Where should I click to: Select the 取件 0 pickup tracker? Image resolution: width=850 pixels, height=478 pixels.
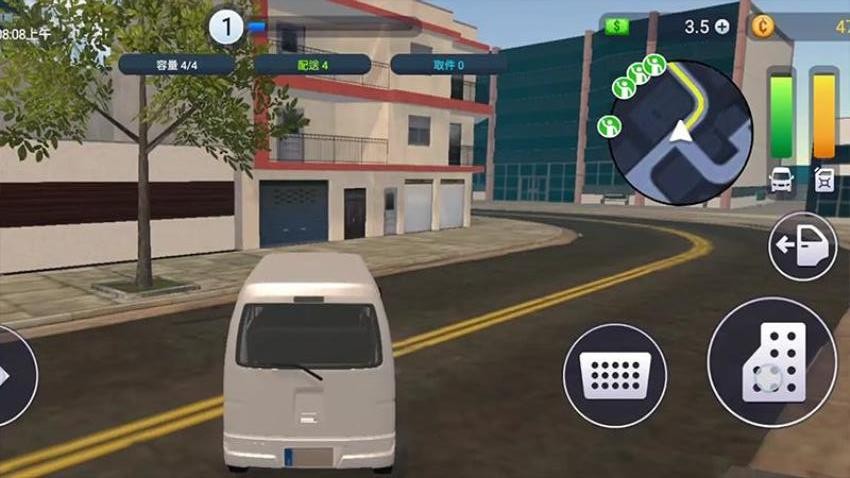tap(447, 64)
